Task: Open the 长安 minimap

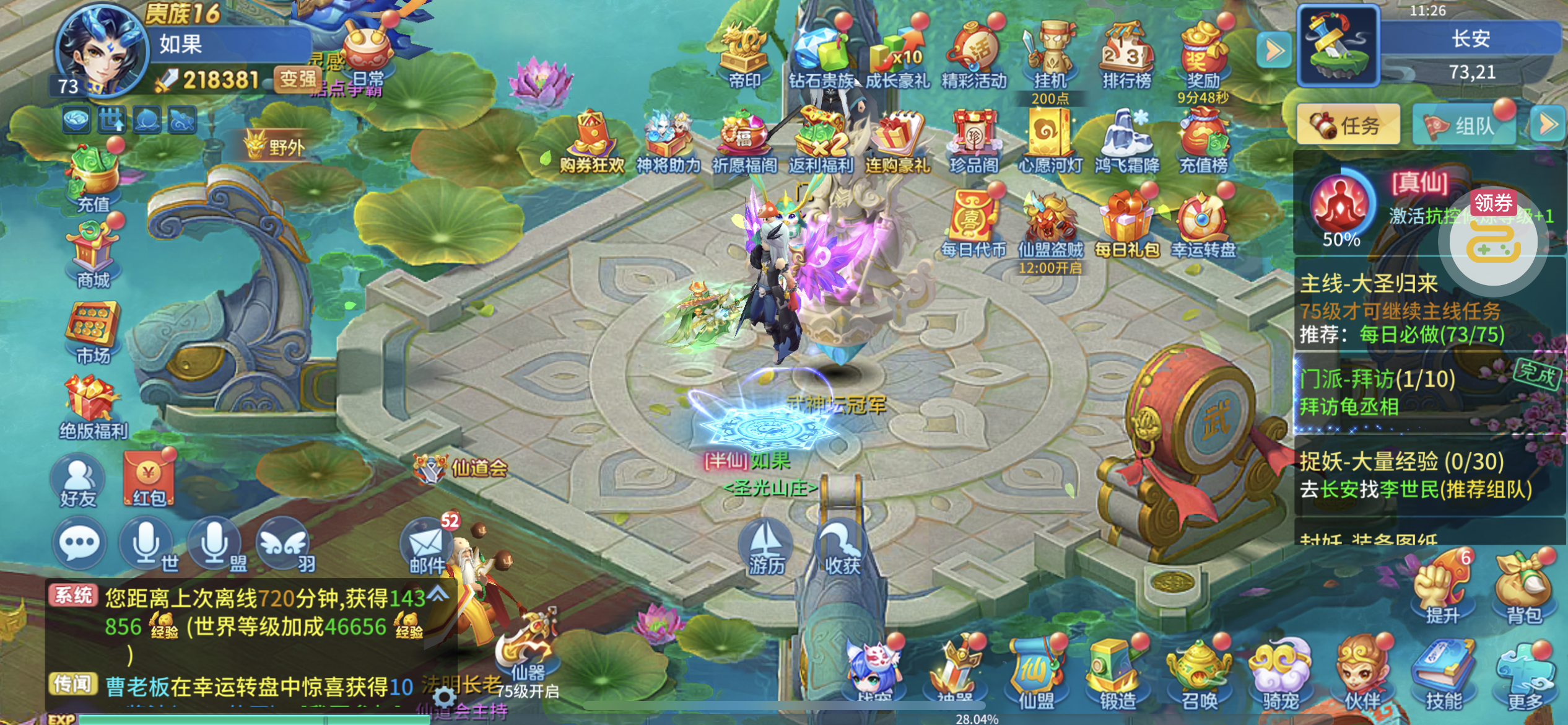Action: [1338, 46]
